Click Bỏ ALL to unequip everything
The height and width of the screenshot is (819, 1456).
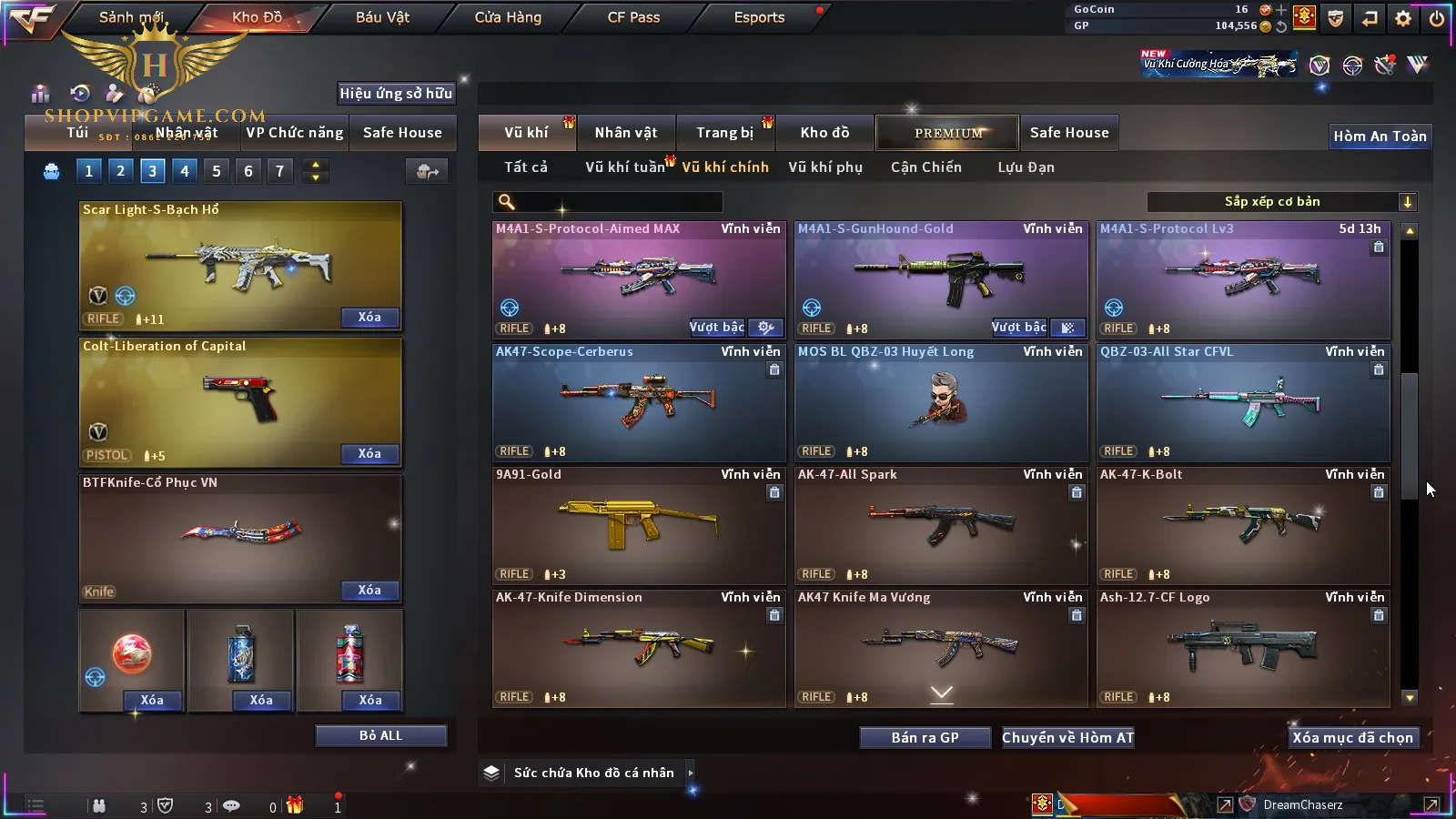coord(380,735)
